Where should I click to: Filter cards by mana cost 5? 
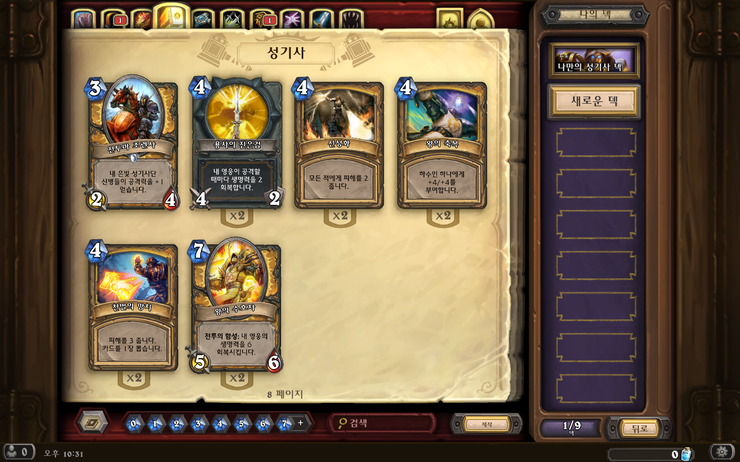click(x=243, y=424)
